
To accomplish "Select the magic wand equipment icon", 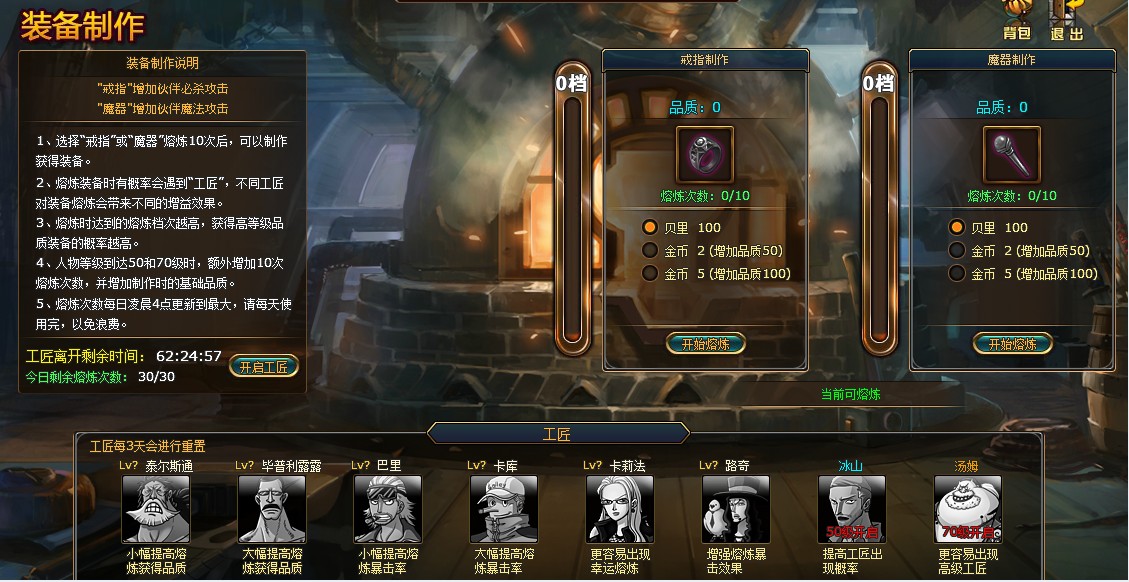I will pyautogui.click(x=1012, y=155).
